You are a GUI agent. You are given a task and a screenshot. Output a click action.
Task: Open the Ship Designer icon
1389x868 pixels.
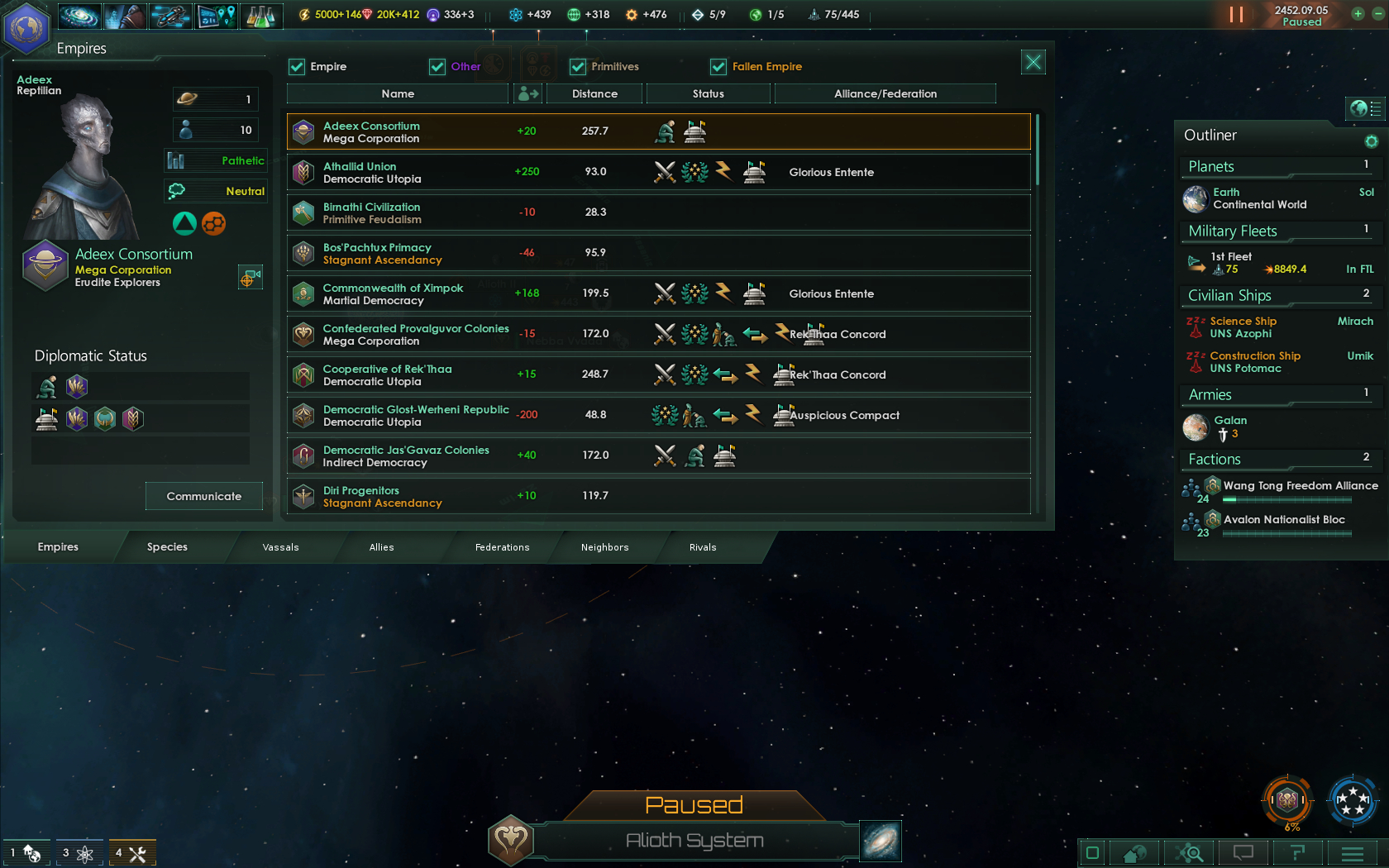click(170, 16)
